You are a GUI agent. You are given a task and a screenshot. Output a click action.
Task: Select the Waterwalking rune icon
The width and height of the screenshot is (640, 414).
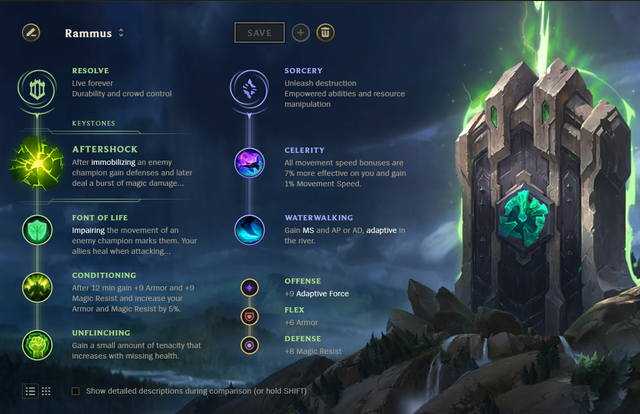point(250,230)
